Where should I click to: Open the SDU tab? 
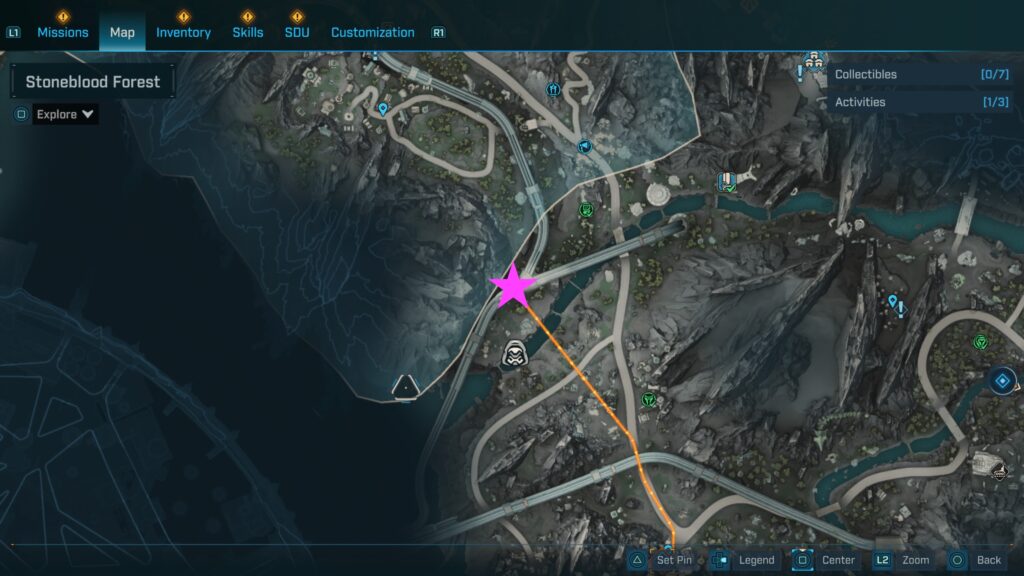pyautogui.click(x=297, y=32)
